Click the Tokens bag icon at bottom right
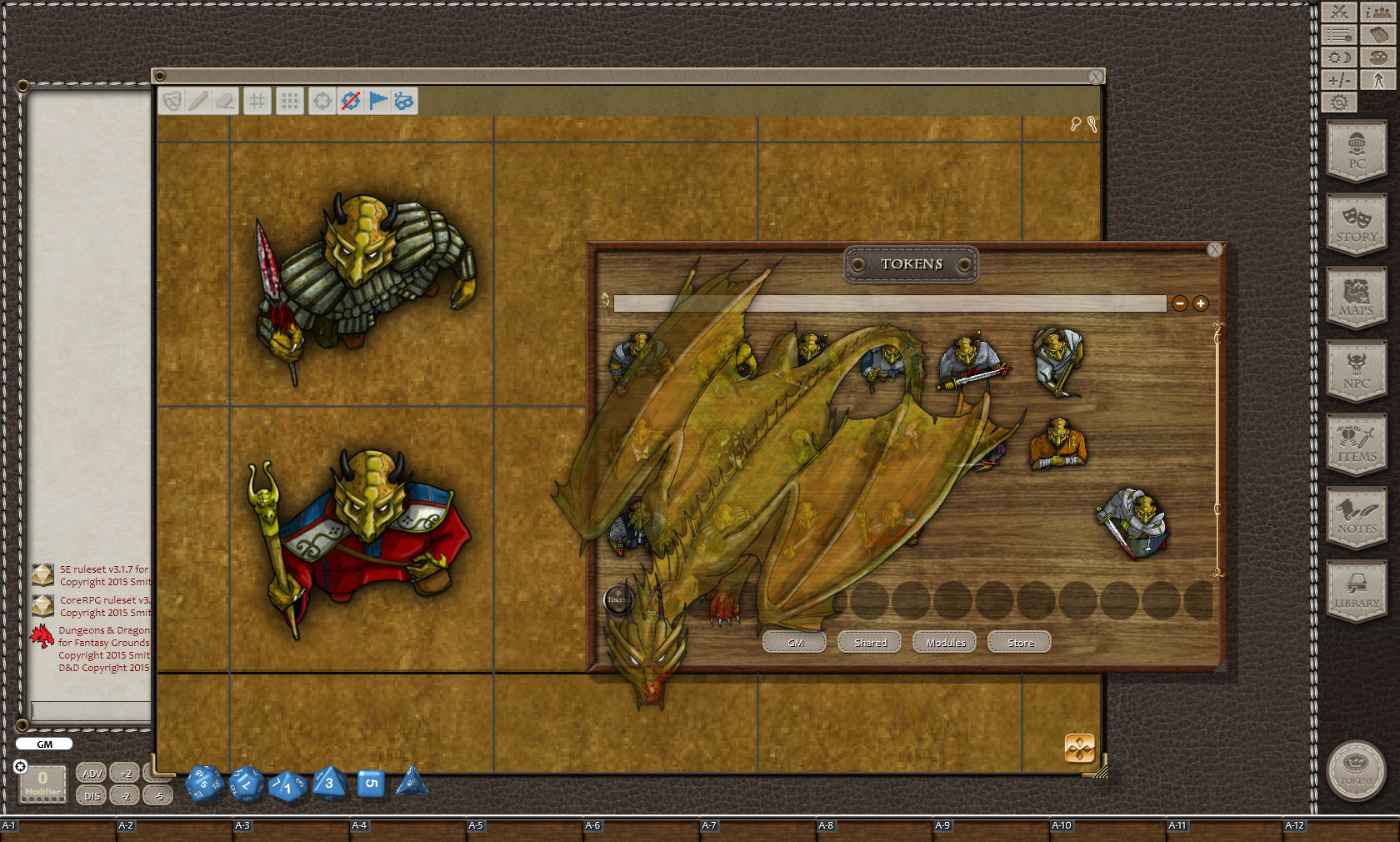 [1357, 771]
